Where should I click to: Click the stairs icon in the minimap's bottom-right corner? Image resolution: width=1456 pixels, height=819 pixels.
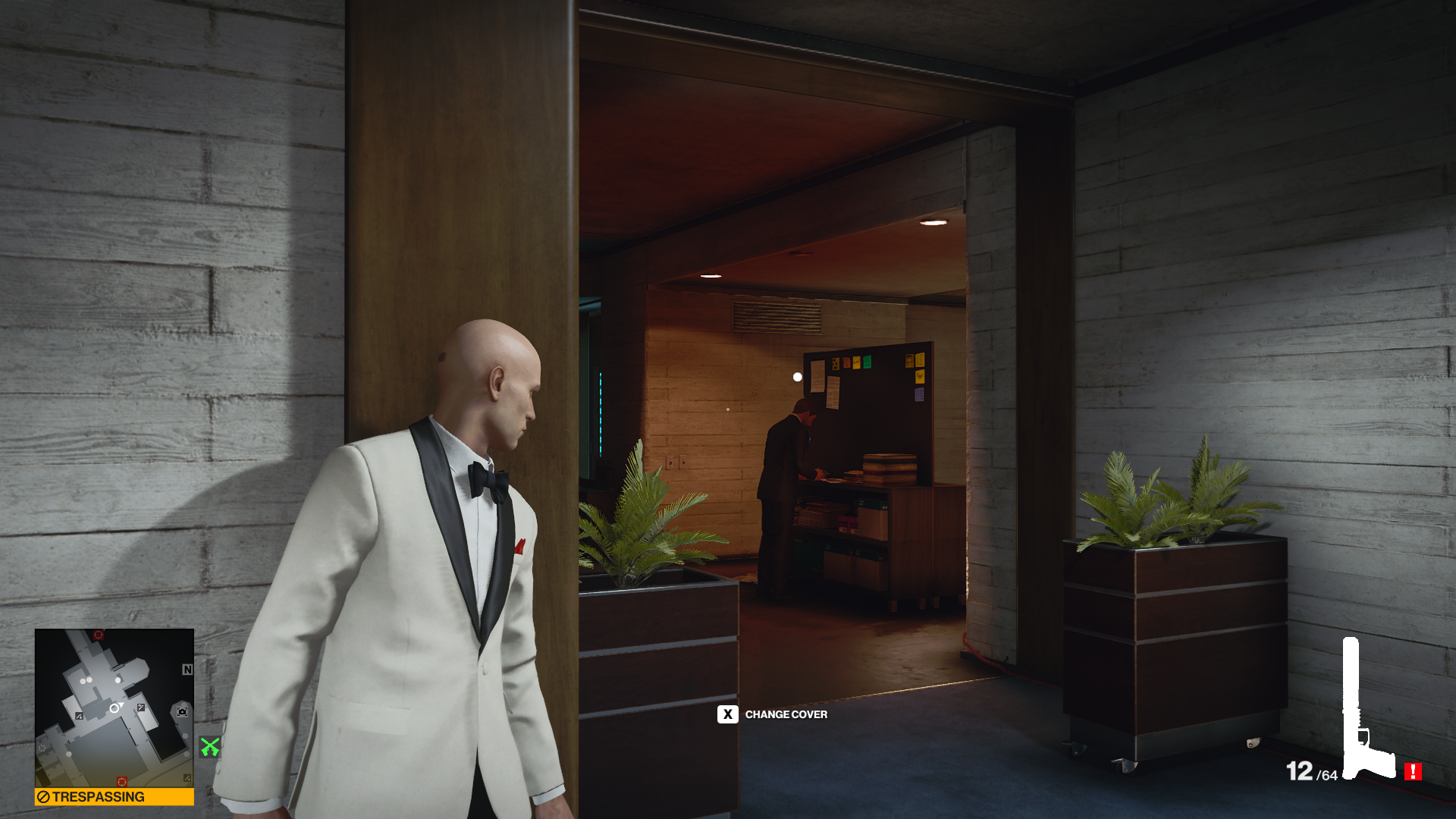[x=187, y=778]
